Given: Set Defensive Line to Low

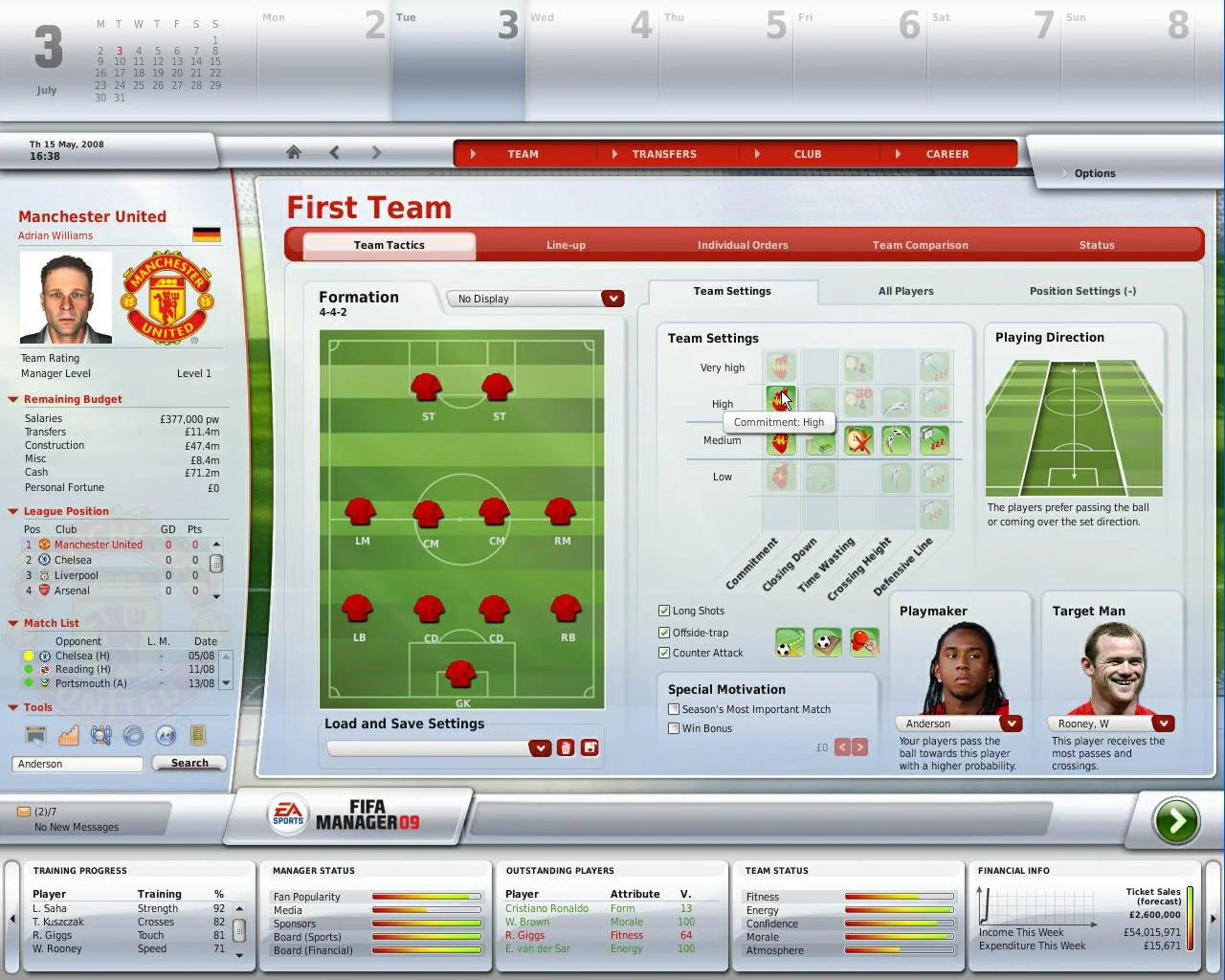Looking at the screenshot, I should click(935, 477).
